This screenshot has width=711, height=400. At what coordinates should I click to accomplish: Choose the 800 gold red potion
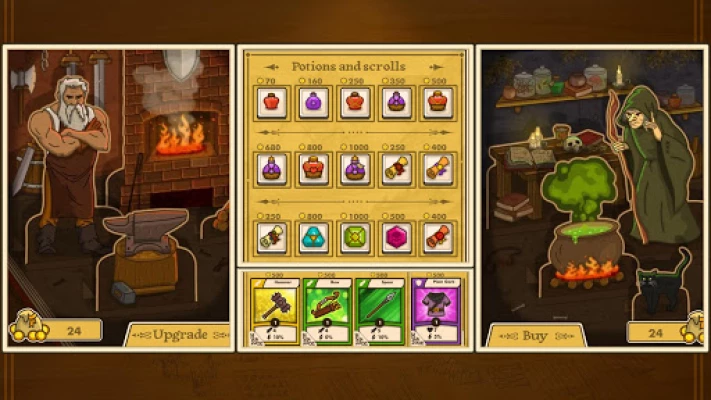pyautogui.click(x=313, y=169)
